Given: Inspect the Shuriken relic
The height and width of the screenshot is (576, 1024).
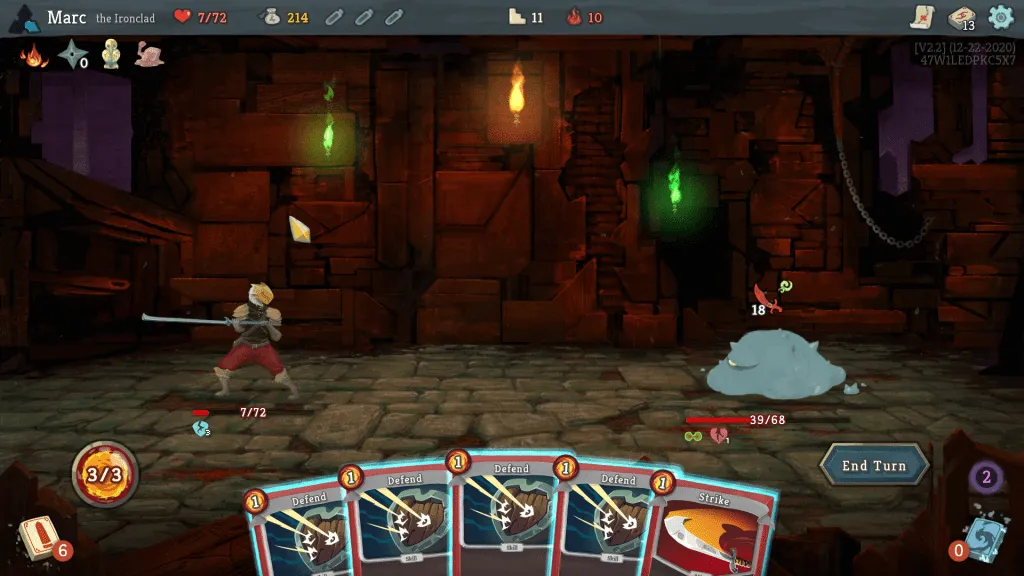Looking at the screenshot, I should click(x=72, y=55).
